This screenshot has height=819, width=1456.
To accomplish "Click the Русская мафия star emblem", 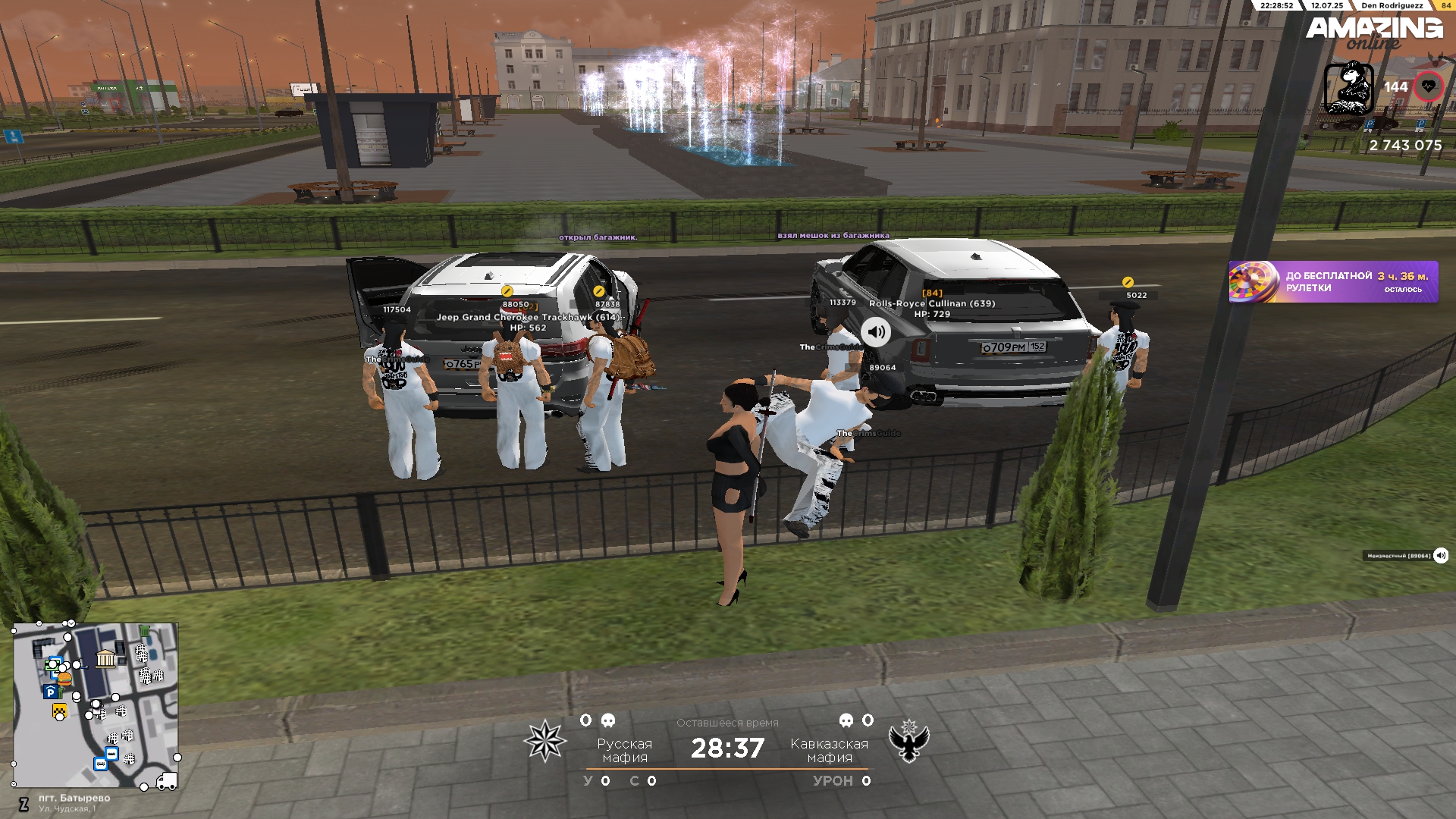I will (544, 741).
